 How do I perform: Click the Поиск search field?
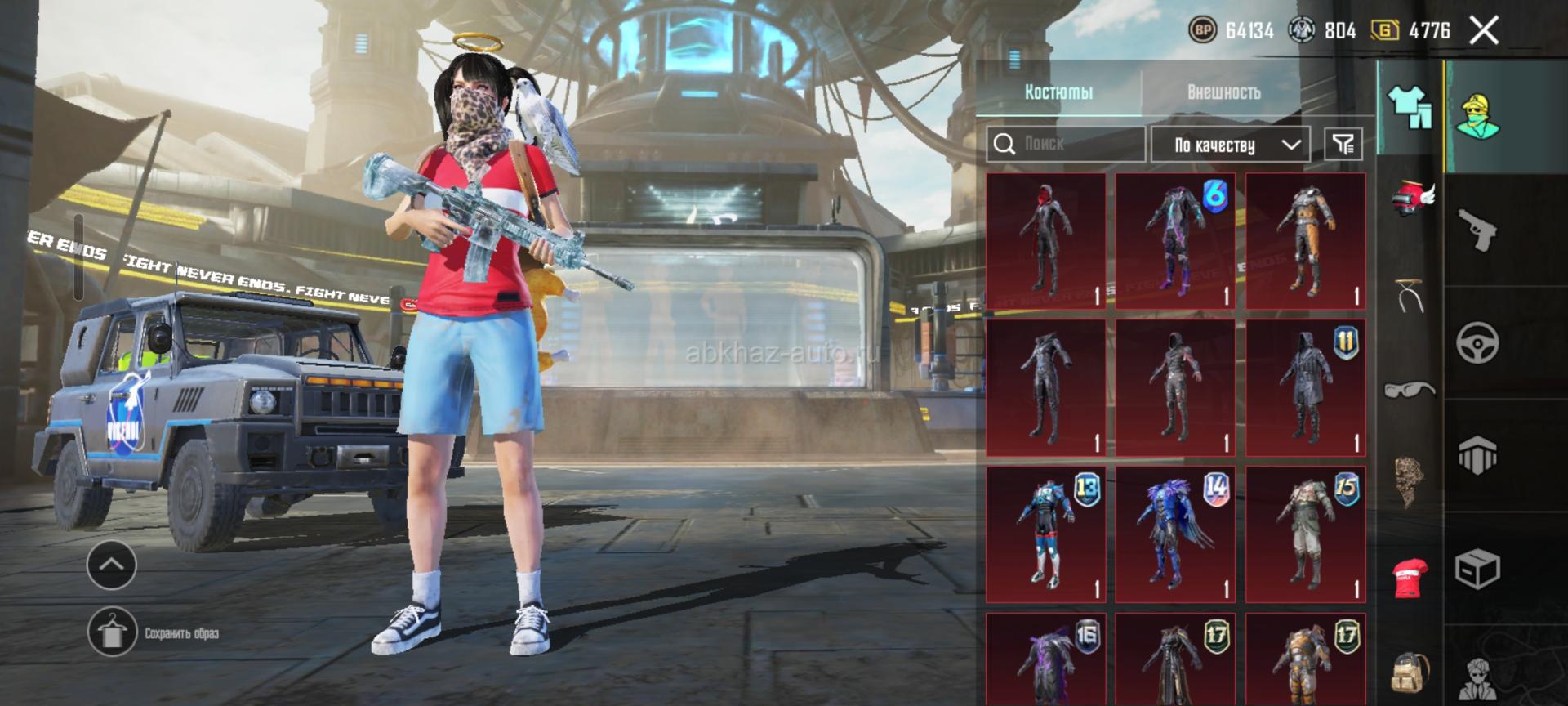click(1065, 145)
